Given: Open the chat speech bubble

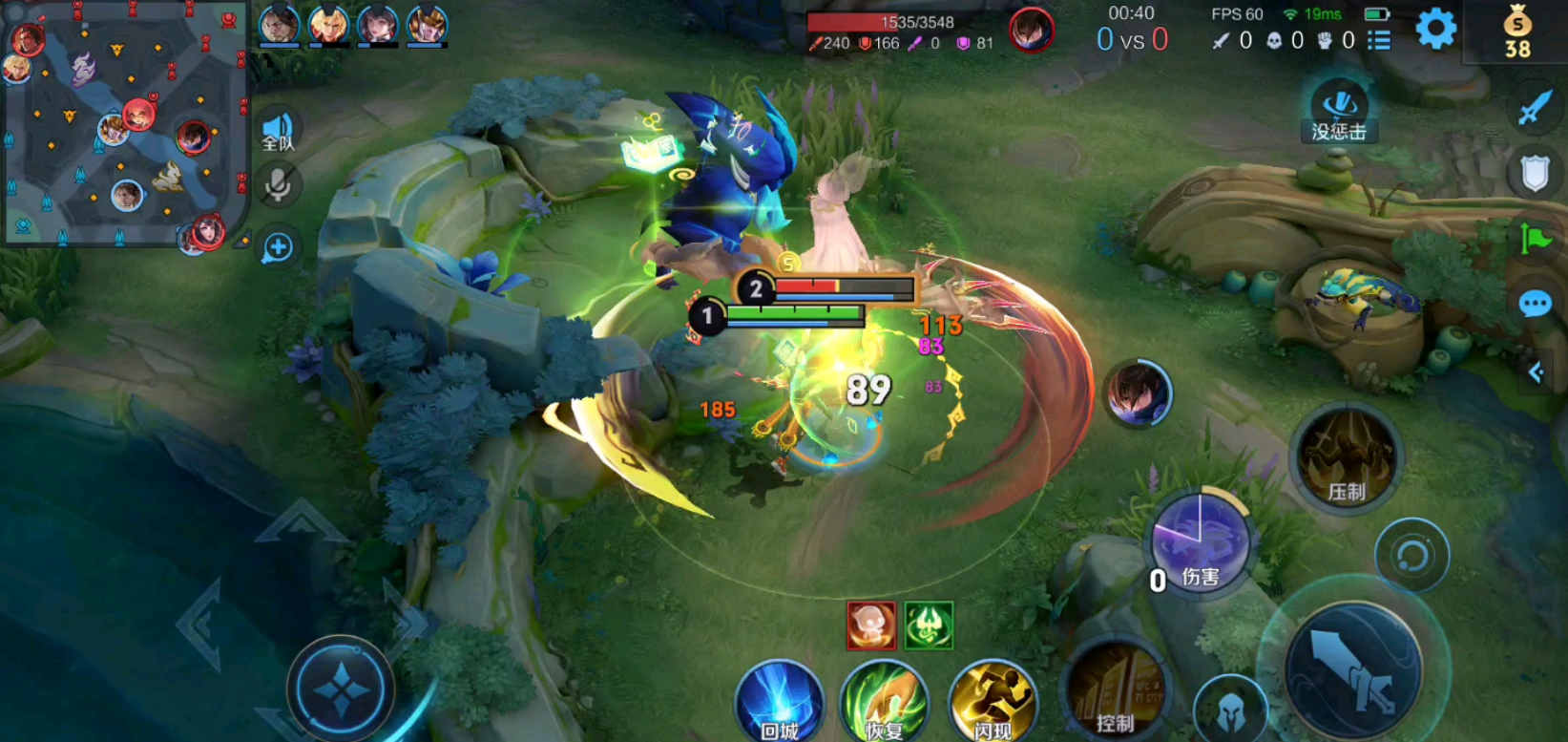Looking at the screenshot, I should [x=1535, y=305].
